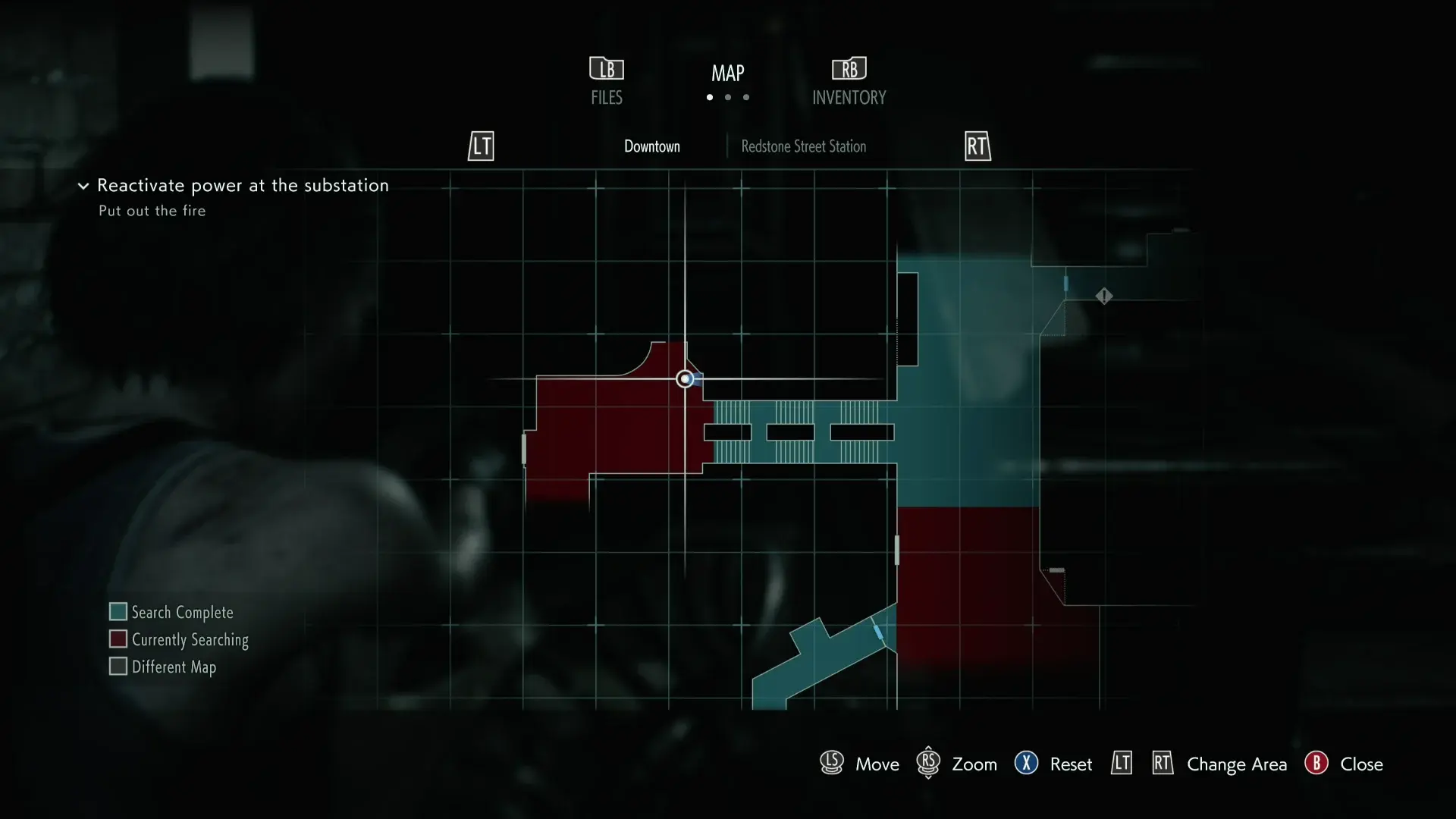Click the Zoom map control label
This screenshot has height=819, width=1456.
click(974, 764)
